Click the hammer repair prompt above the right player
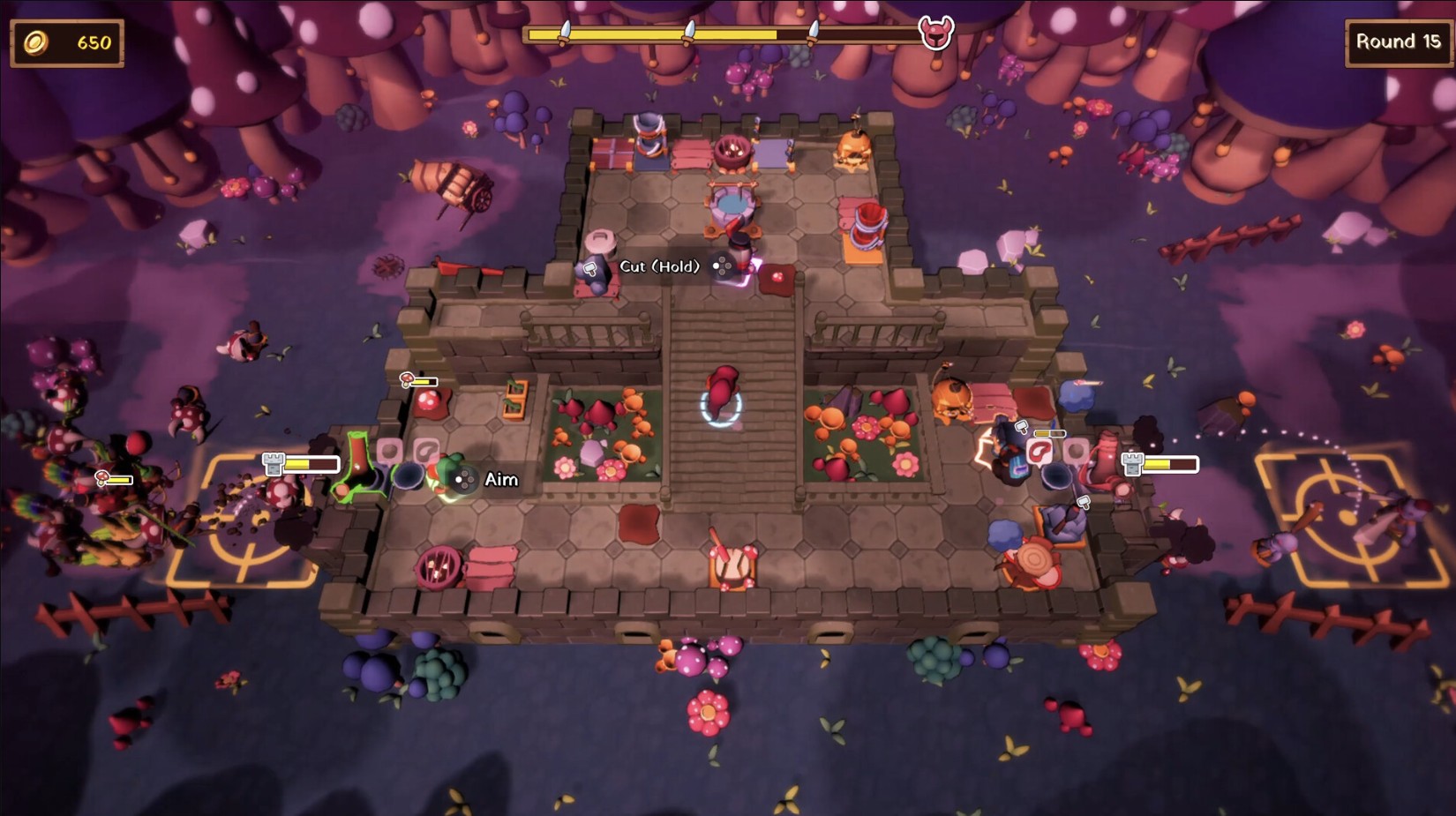The image size is (1456, 816). point(1021,426)
